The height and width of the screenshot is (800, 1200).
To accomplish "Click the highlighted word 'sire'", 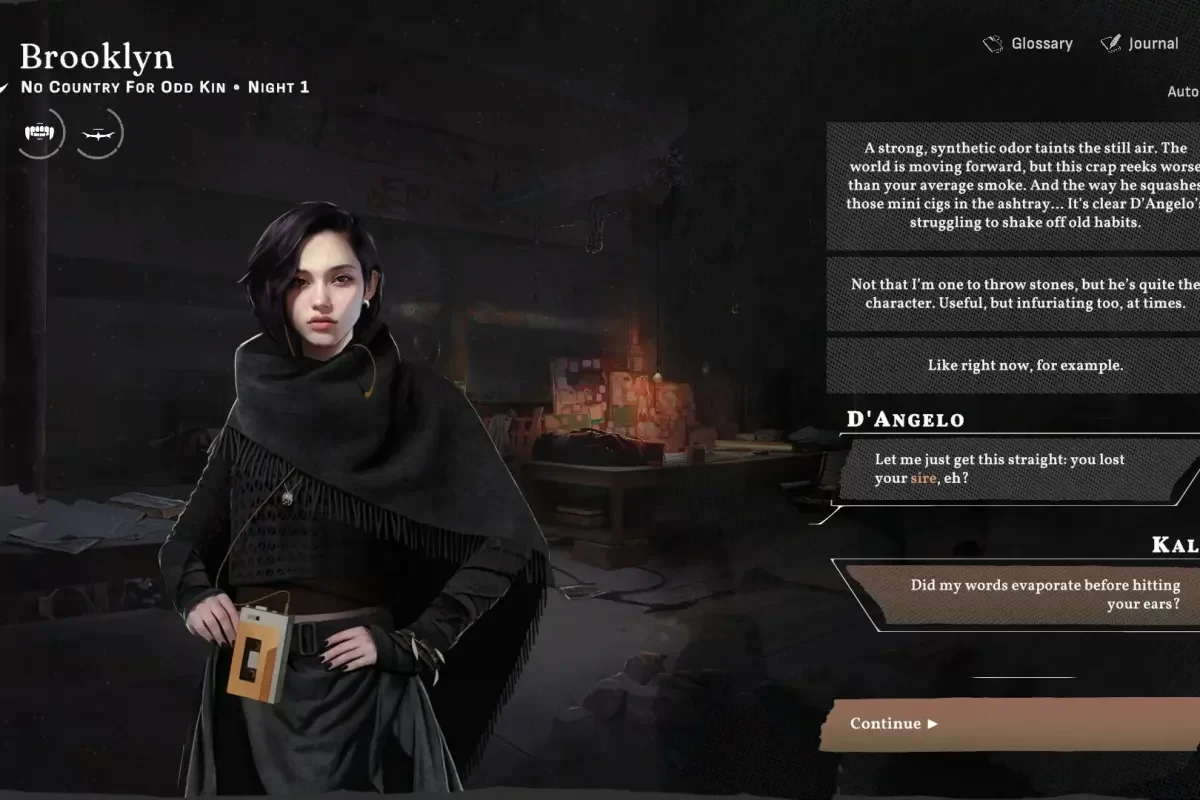I will (923, 479).
